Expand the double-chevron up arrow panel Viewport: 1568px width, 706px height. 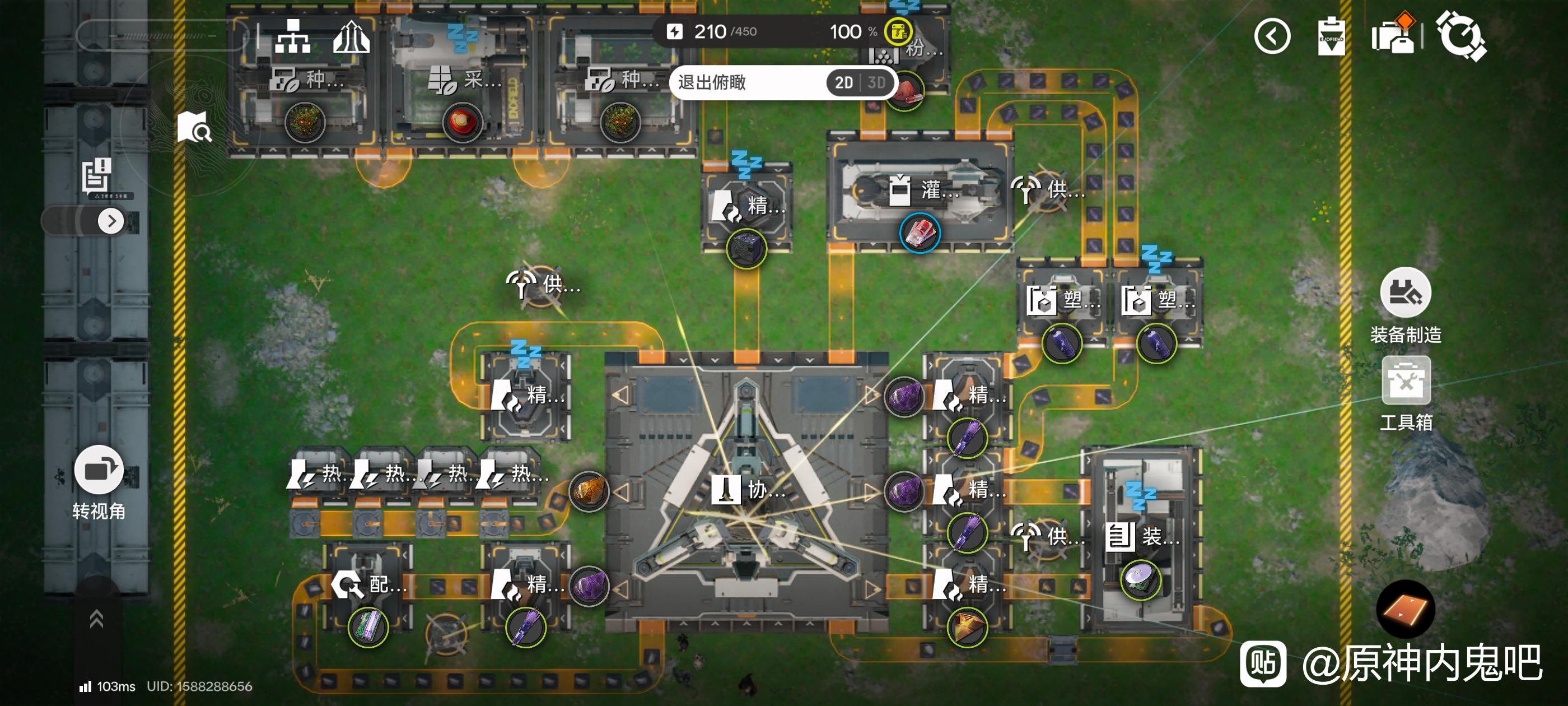pos(96,619)
